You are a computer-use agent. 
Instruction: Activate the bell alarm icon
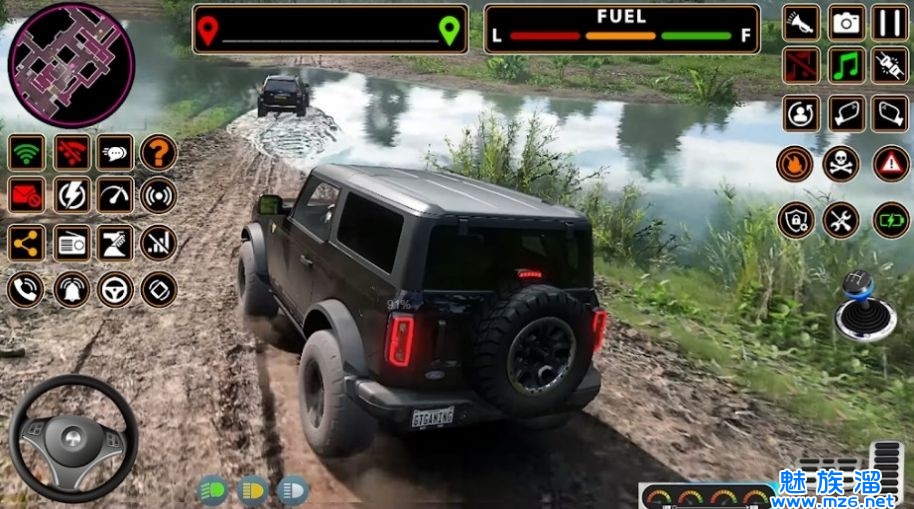coord(71,289)
